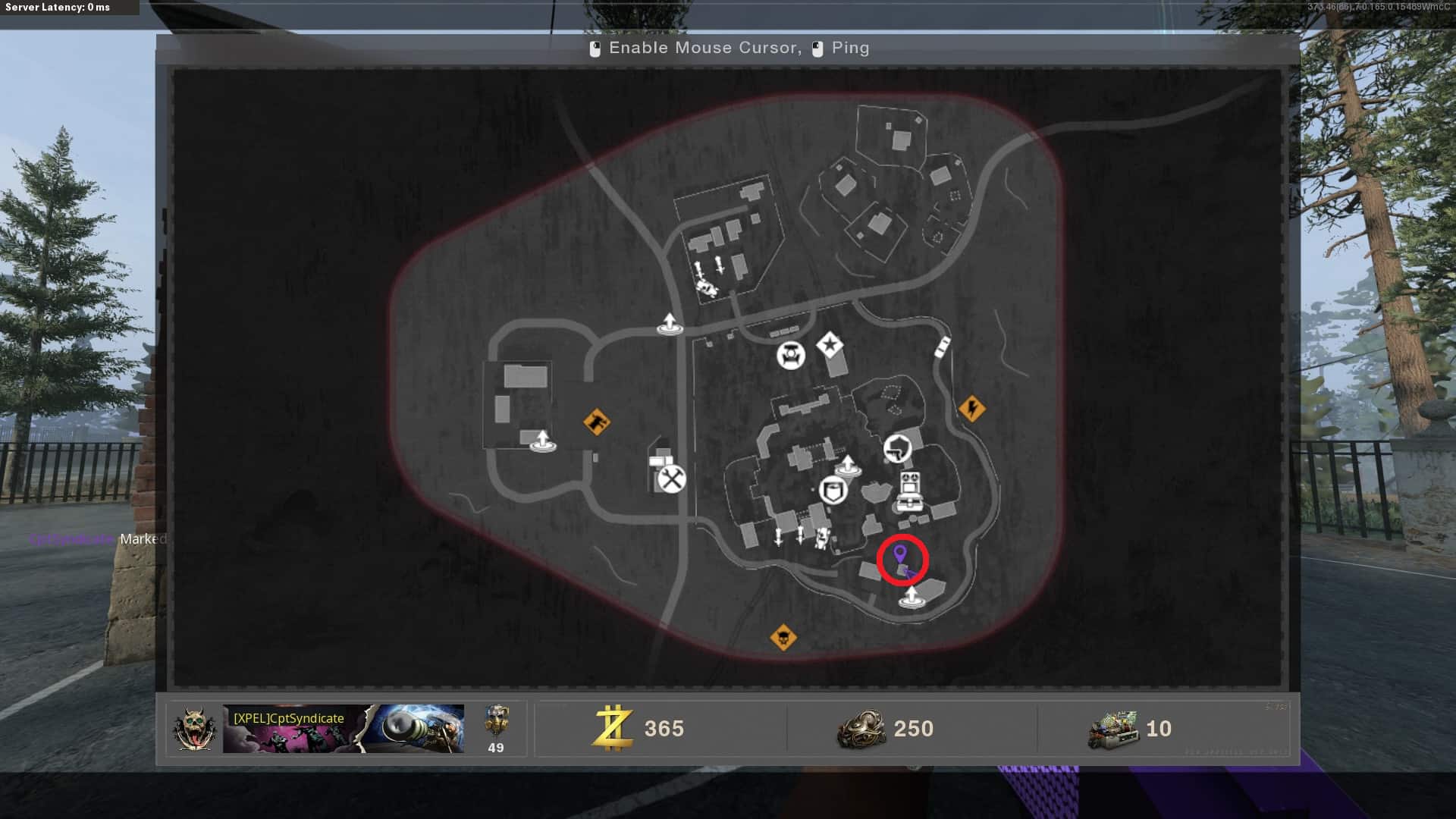Ping the white car icon on the road

pos(942,346)
